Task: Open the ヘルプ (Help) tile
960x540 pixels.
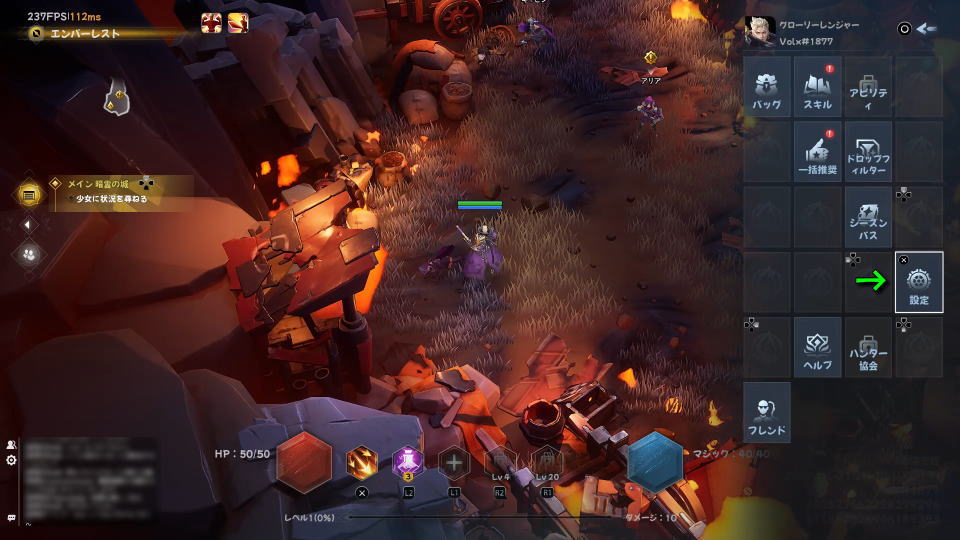Action: tap(818, 347)
